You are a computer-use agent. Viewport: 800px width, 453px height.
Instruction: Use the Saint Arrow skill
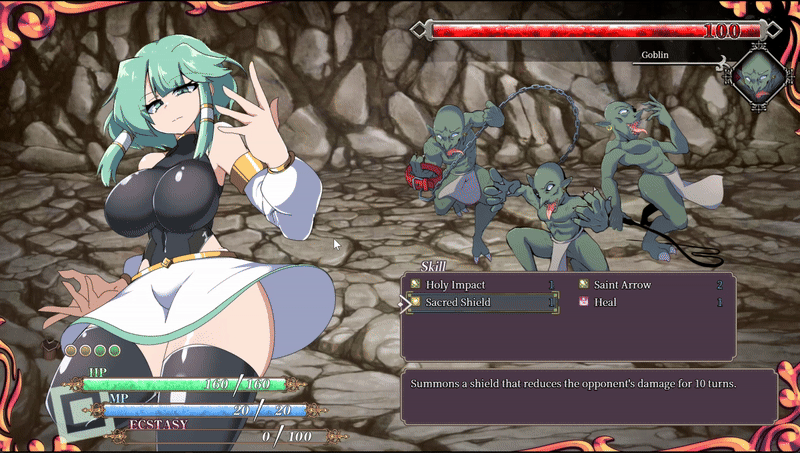622,285
